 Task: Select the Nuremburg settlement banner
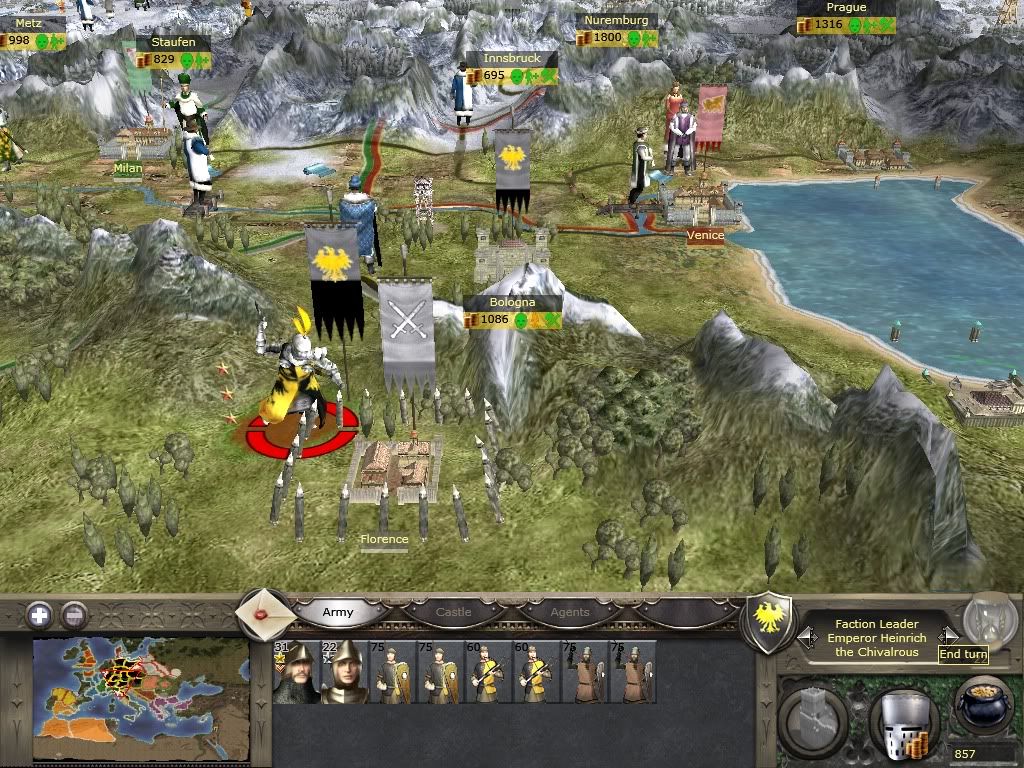coord(617,29)
